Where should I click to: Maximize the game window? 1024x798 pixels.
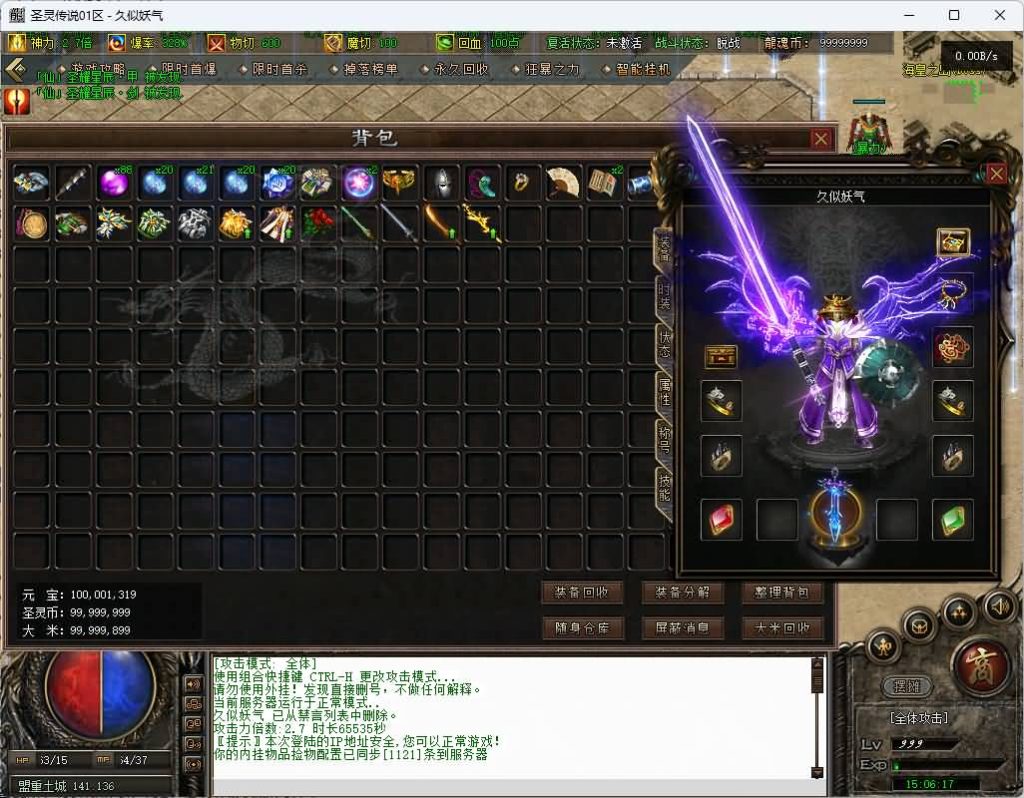click(x=954, y=15)
